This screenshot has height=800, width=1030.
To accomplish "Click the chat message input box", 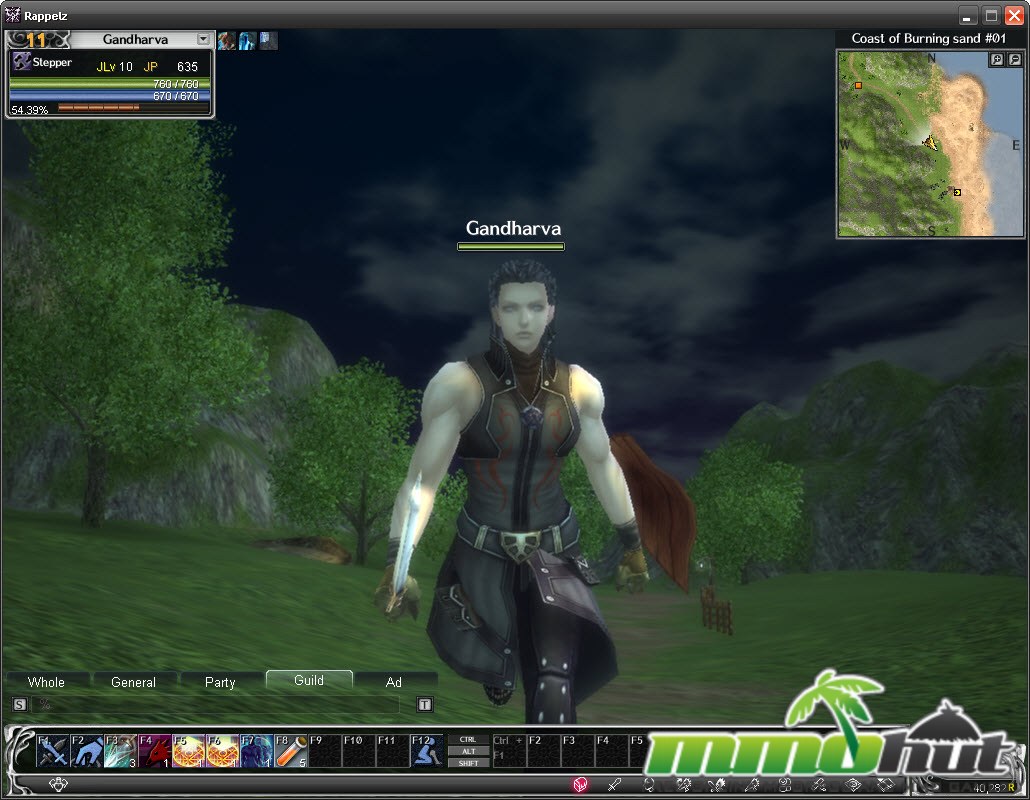I will click(215, 705).
